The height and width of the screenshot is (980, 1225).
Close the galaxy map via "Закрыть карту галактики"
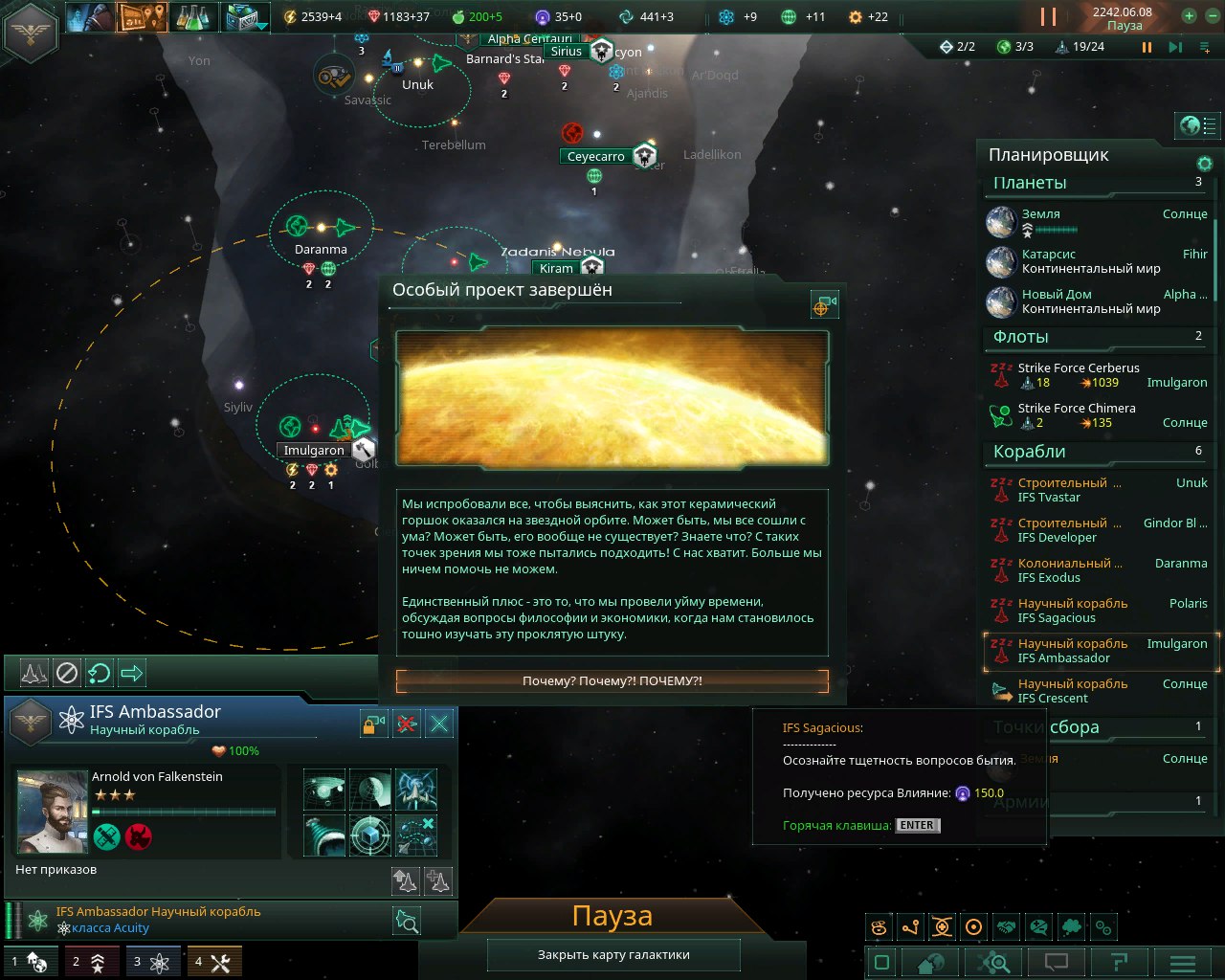tap(613, 955)
